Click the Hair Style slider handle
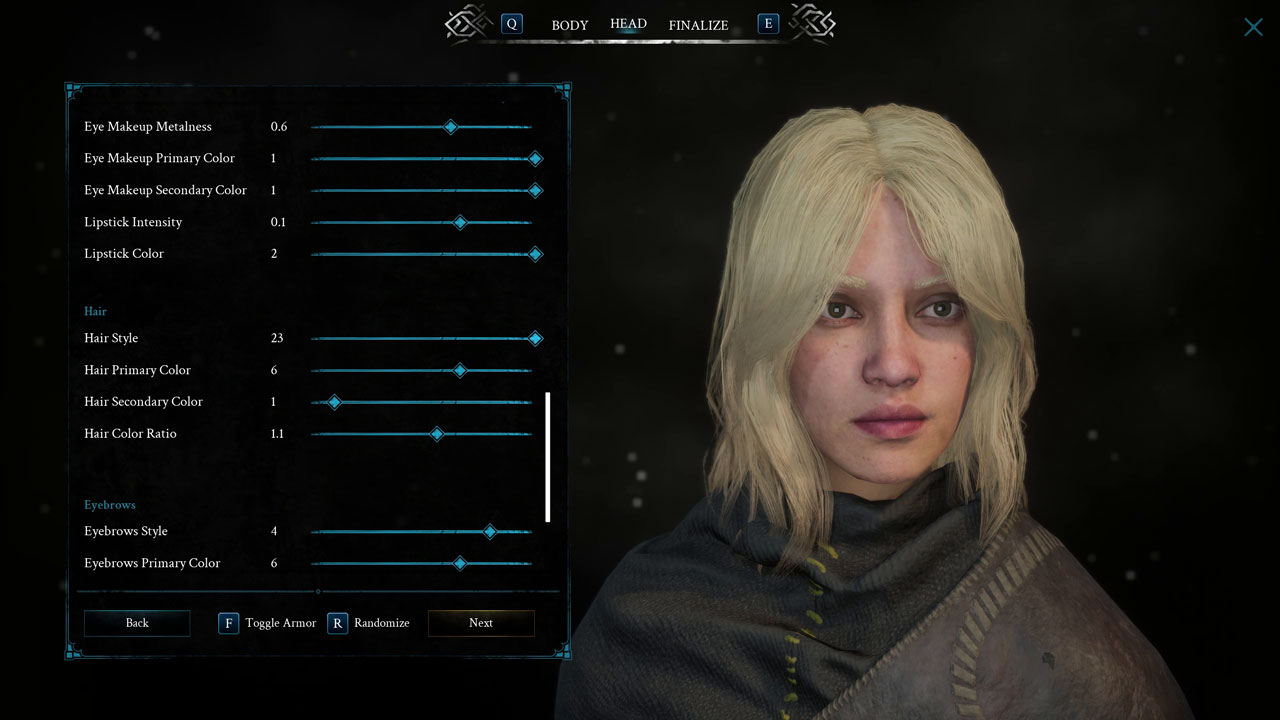 [x=535, y=338]
